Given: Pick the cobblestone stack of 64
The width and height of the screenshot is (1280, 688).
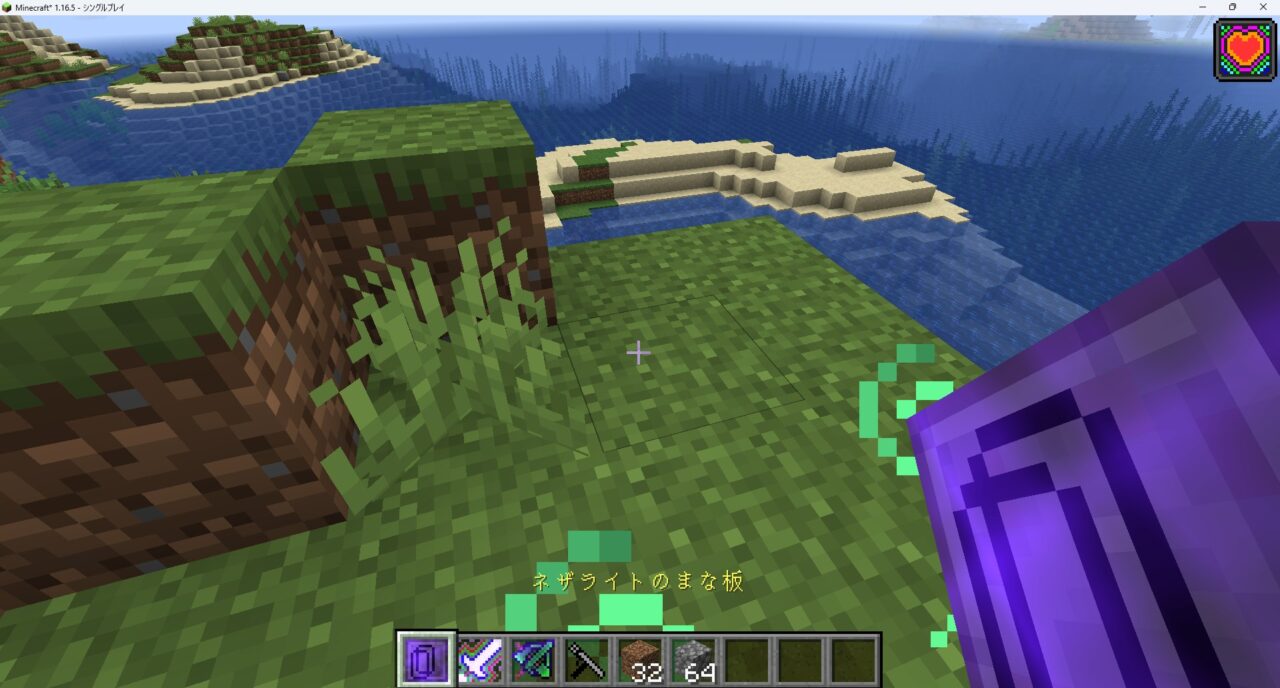Looking at the screenshot, I should click(x=694, y=660).
